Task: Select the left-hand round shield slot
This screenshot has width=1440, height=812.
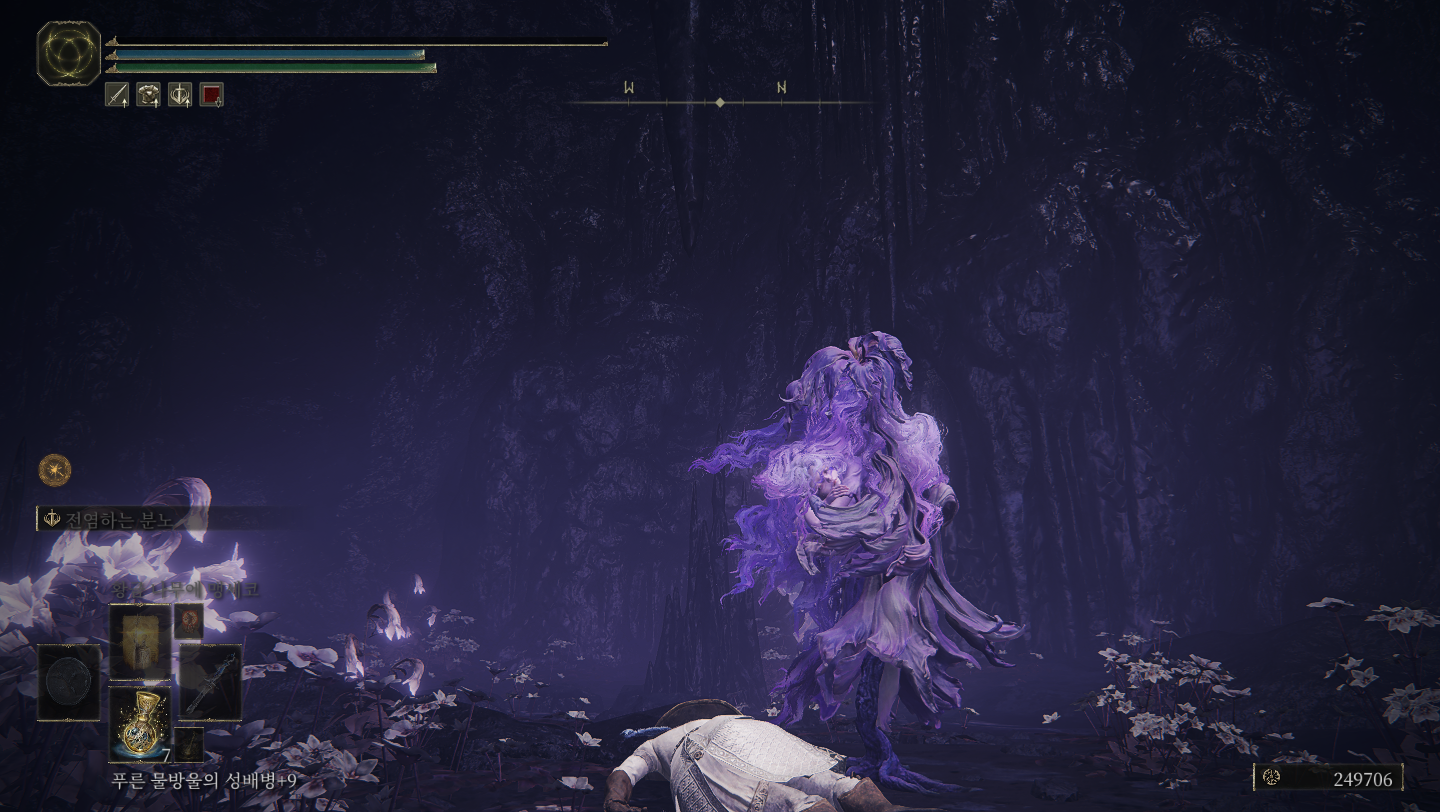Action: 69,683
